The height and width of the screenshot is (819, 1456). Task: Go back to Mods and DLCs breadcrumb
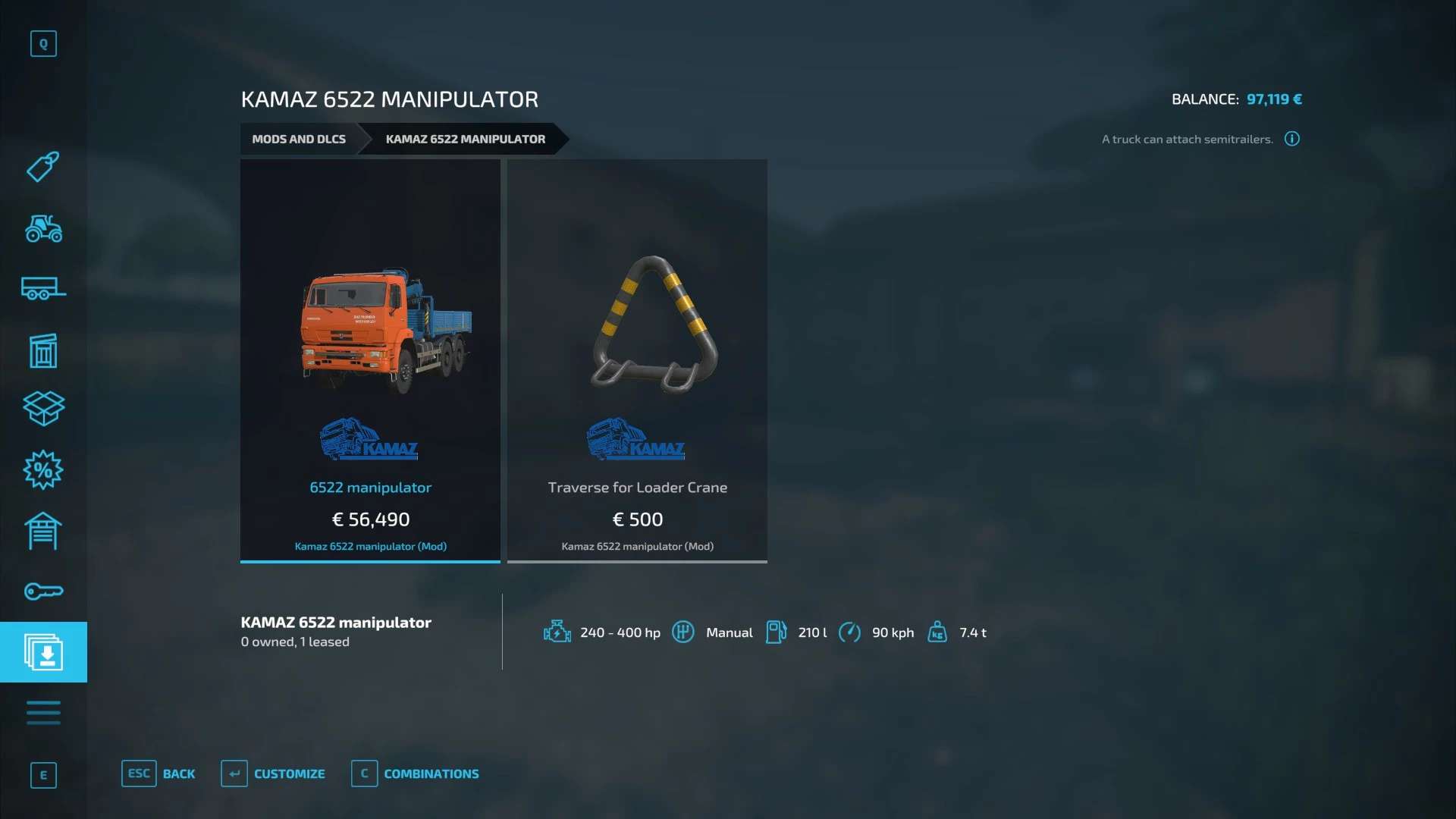click(299, 139)
